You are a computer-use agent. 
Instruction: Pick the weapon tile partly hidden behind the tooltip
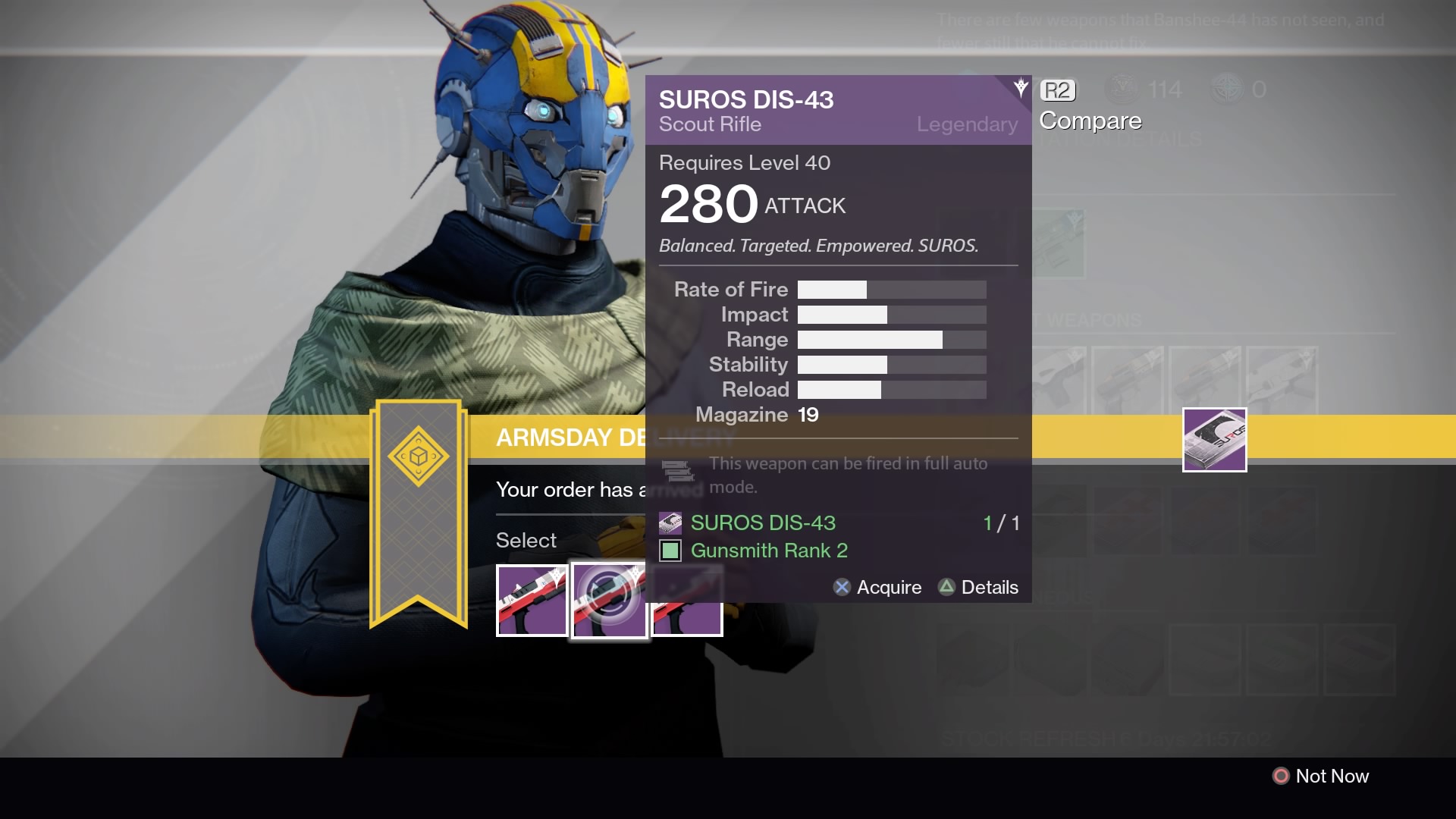coord(687,618)
